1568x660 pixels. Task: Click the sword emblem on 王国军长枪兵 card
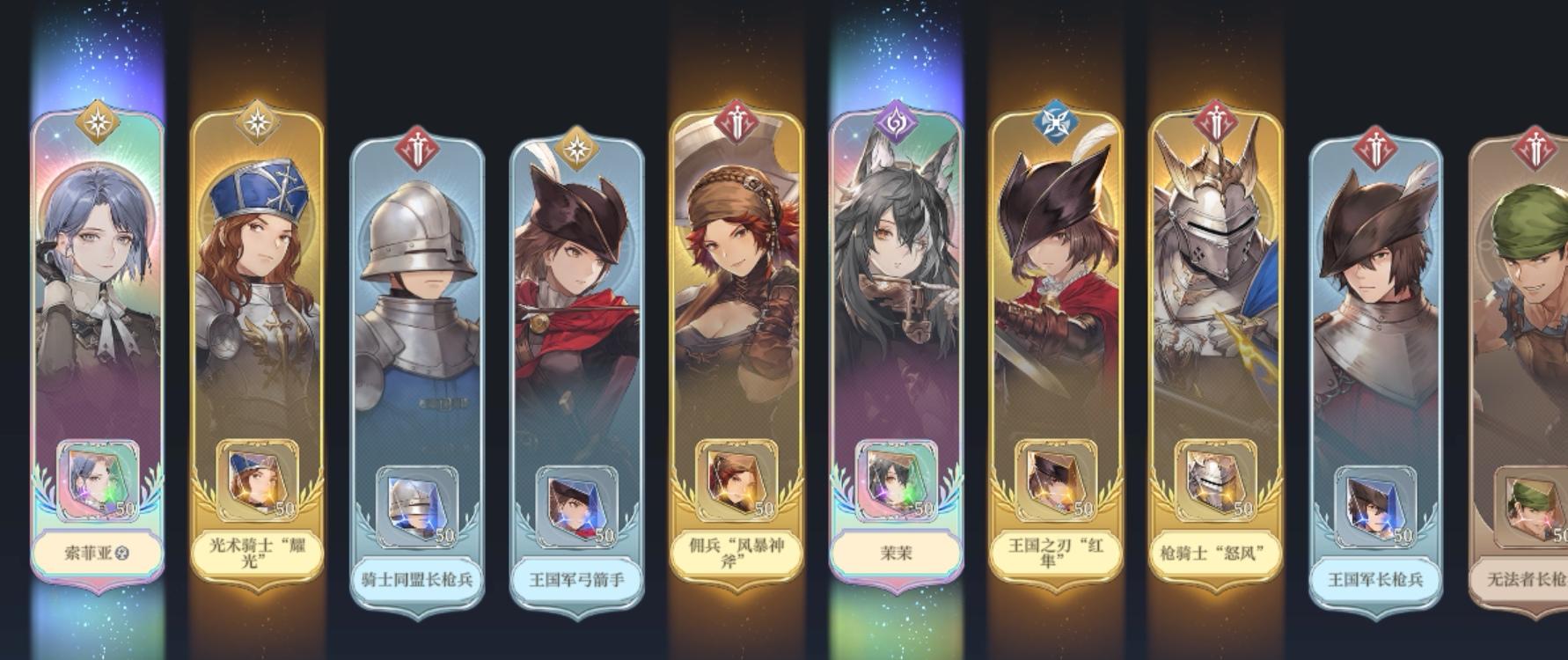tap(1374, 145)
